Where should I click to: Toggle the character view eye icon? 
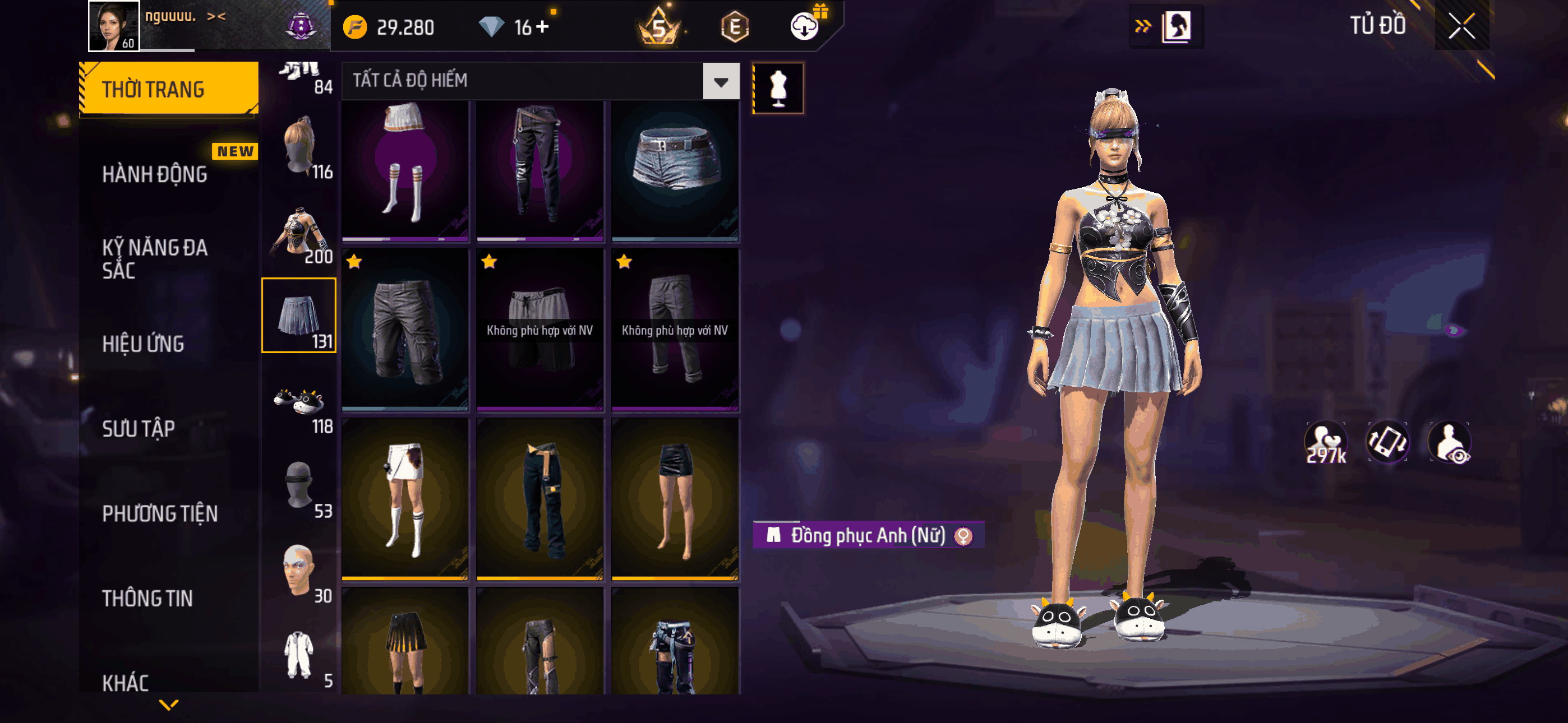[x=1451, y=443]
